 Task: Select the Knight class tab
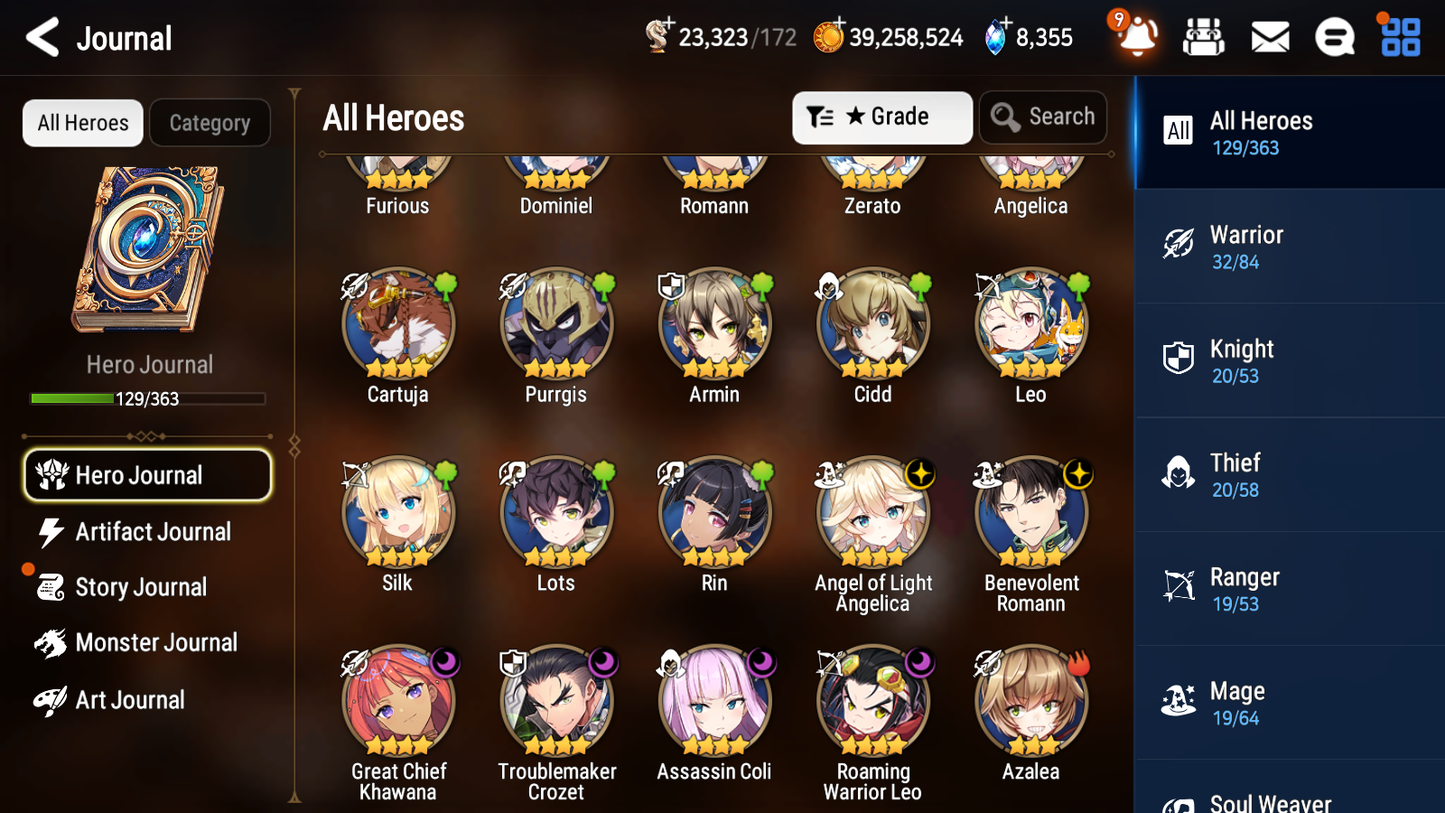1289,360
